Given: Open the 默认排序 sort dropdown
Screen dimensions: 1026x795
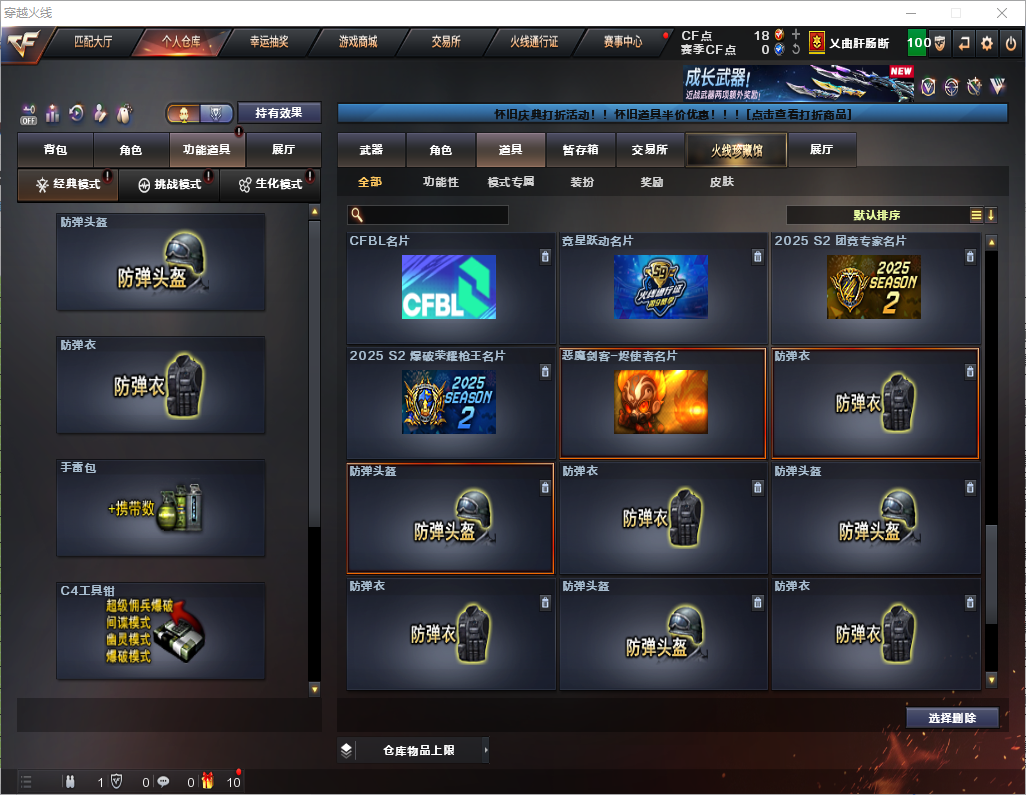Looking at the screenshot, I should pos(875,215).
